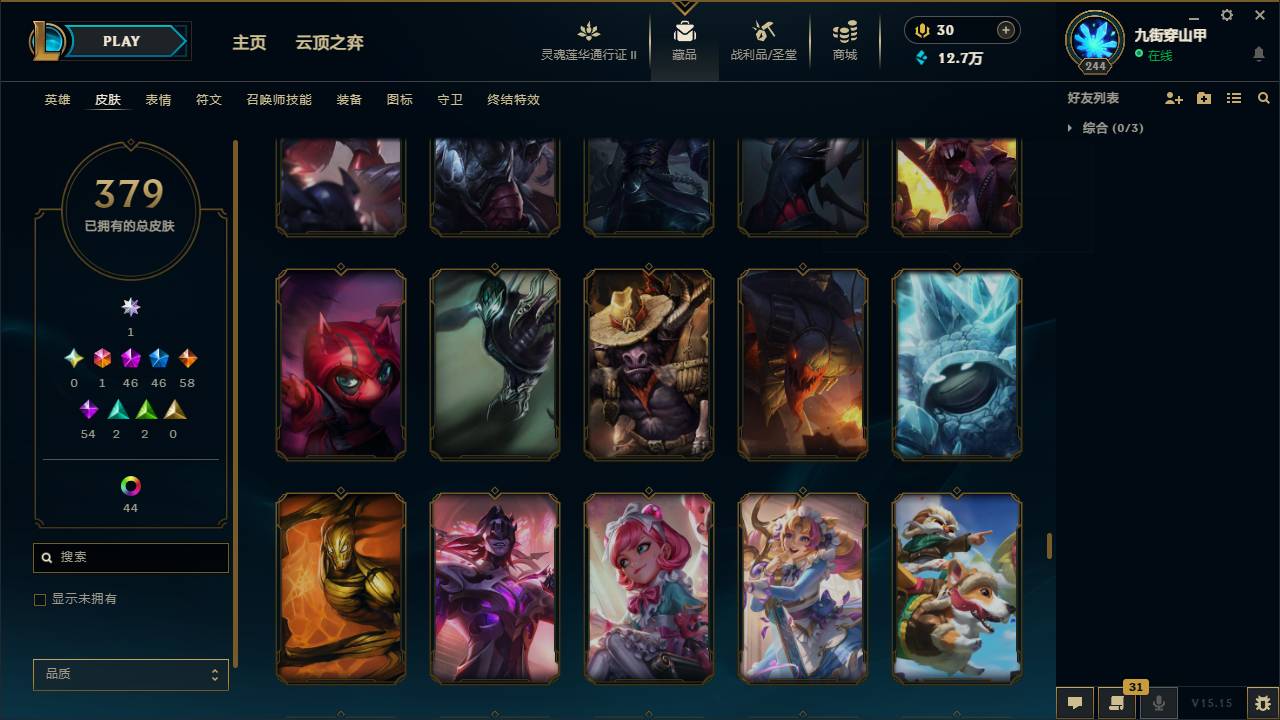The width and height of the screenshot is (1280, 720).
Task: Open the 品质 quality filter dropdown
Action: tap(130, 674)
